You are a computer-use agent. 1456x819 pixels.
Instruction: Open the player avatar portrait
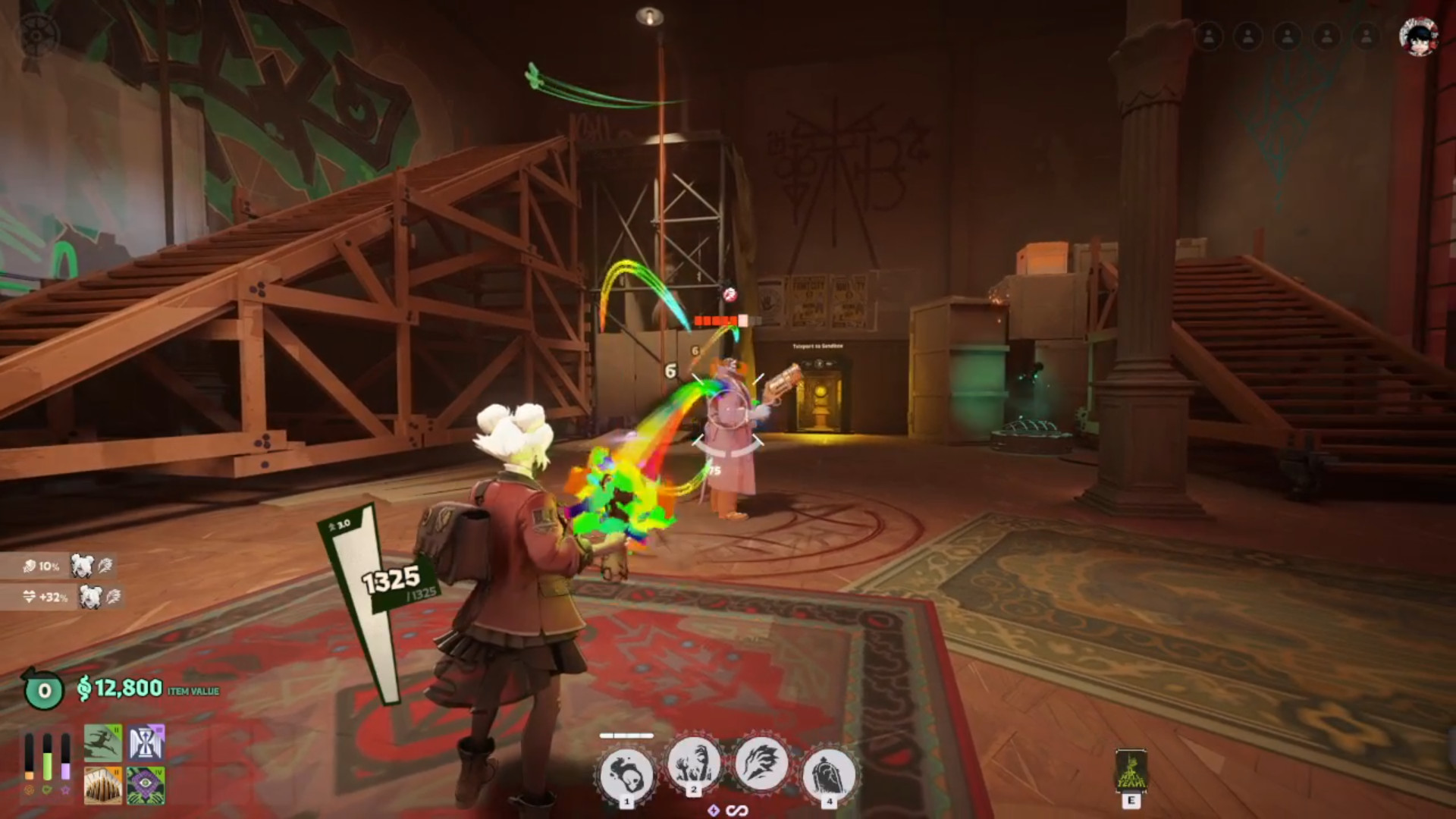[1417, 36]
